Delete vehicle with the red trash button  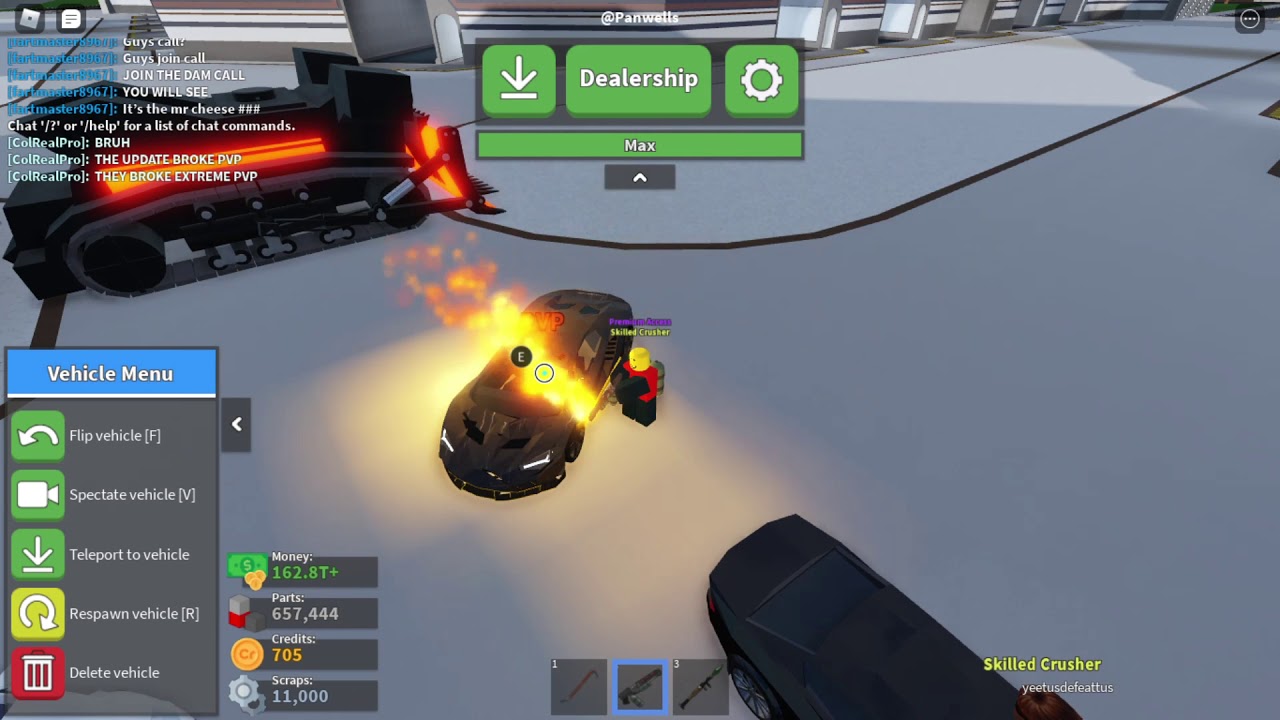[38, 673]
